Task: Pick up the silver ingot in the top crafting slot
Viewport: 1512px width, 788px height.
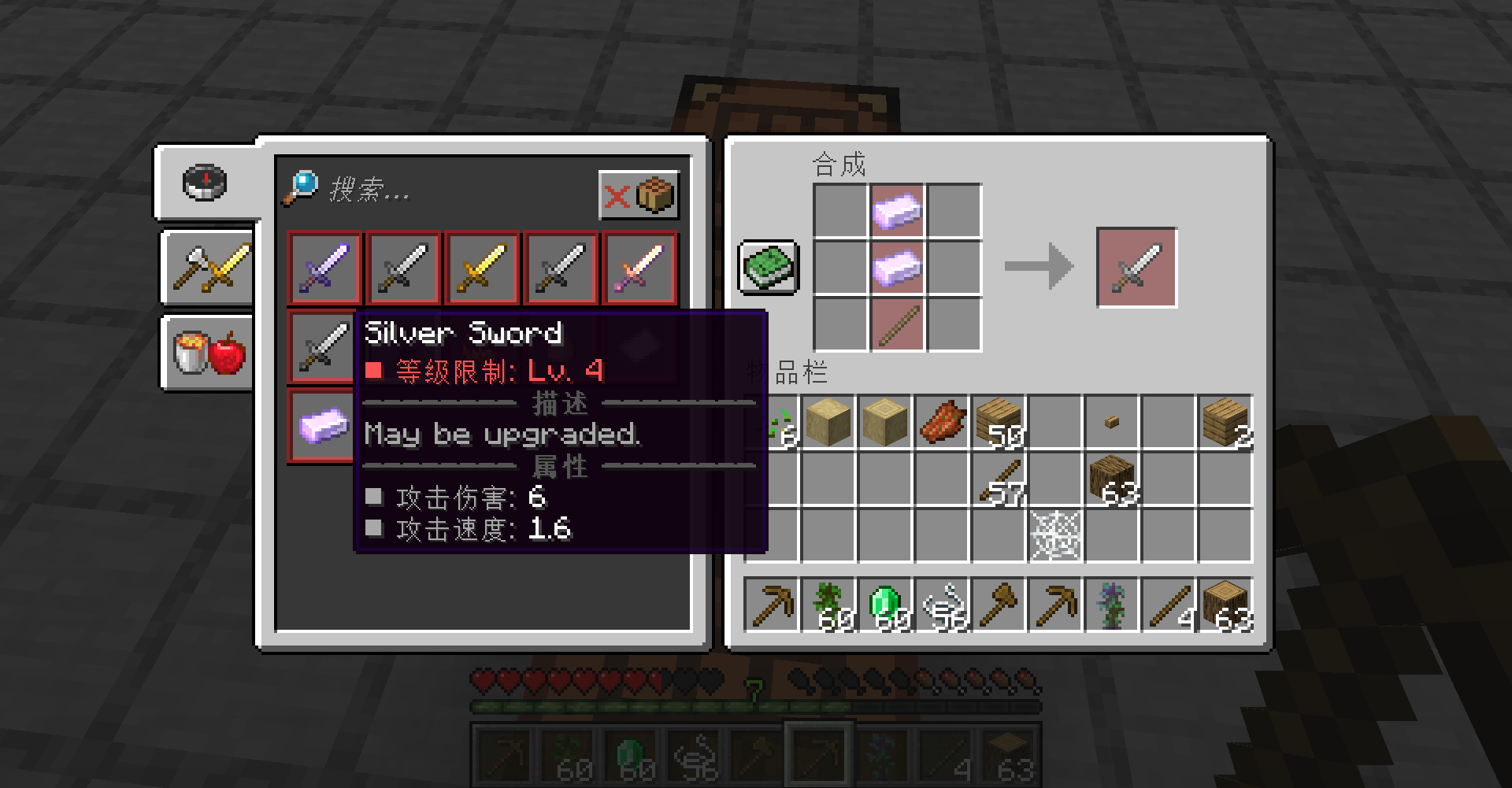Action: pos(896,211)
